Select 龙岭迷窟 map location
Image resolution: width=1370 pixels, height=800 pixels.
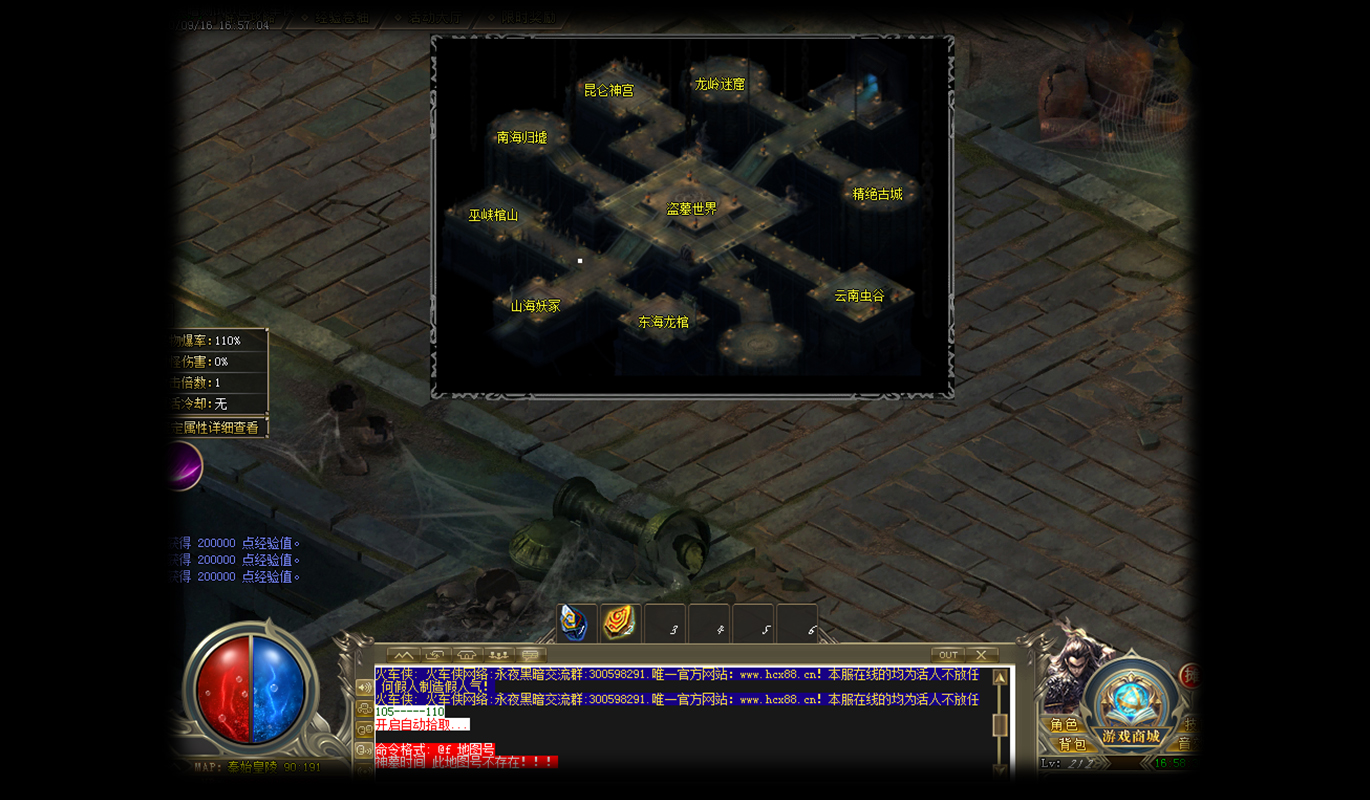[x=720, y=85]
